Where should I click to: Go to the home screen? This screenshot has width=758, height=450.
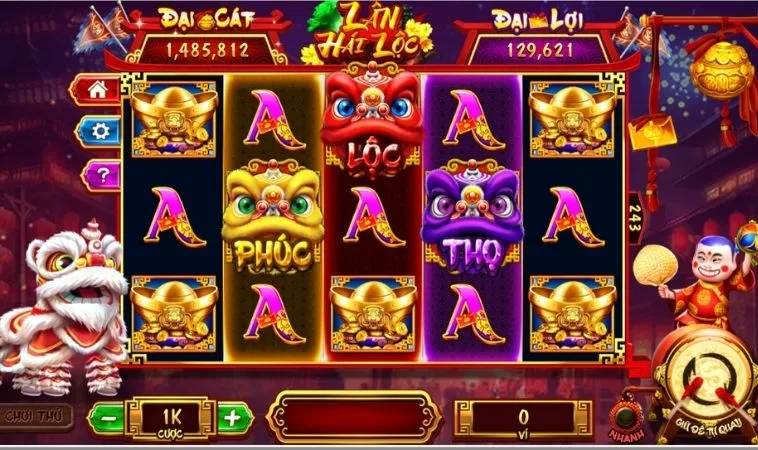(98, 90)
